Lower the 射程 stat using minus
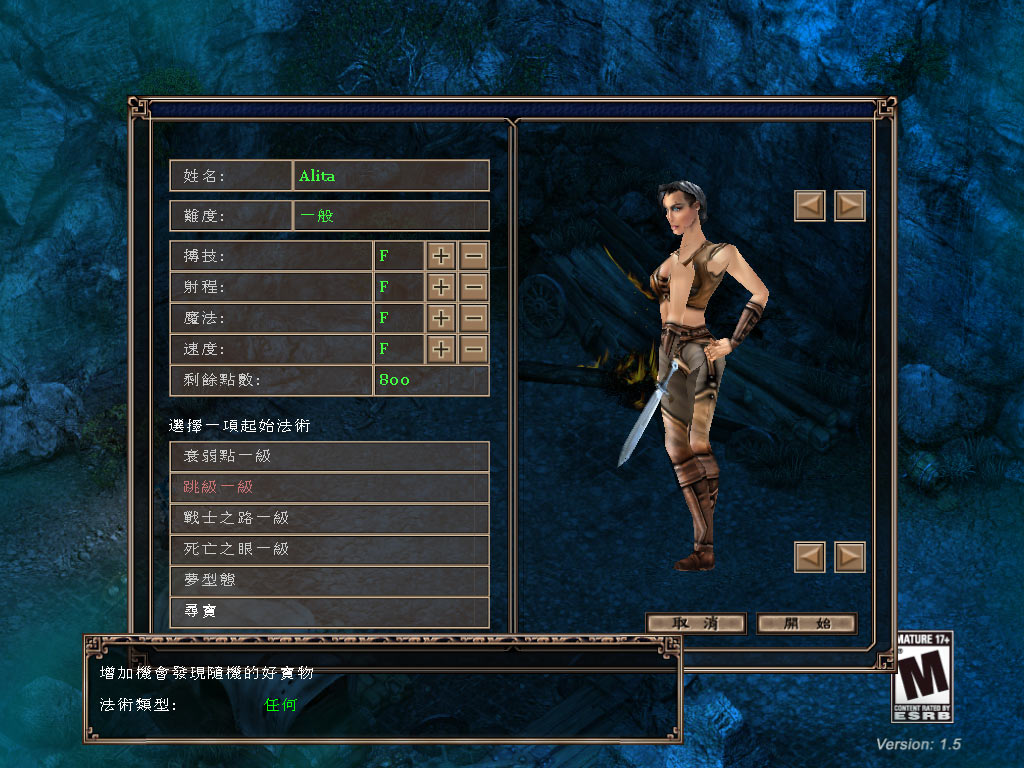Viewport: 1024px width, 768px height. pyautogui.click(x=474, y=287)
